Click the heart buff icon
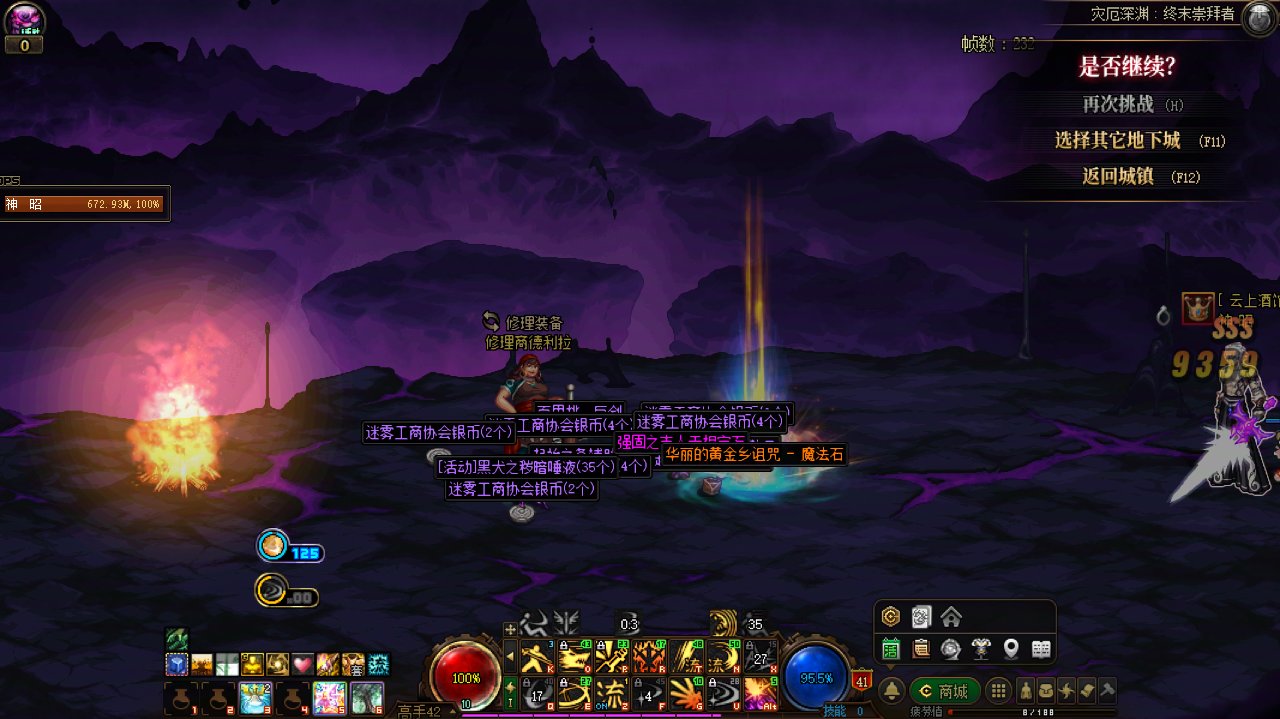This screenshot has height=719, width=1280. (x=303, y=664)
